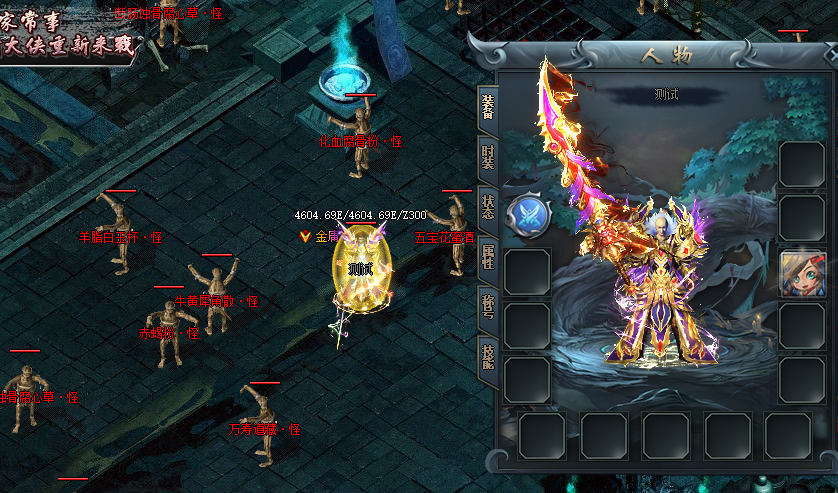This screenshot has height=493, width=838.
Task: Switch to the 装备 equipment tab
Action: (x=487, y=105)
